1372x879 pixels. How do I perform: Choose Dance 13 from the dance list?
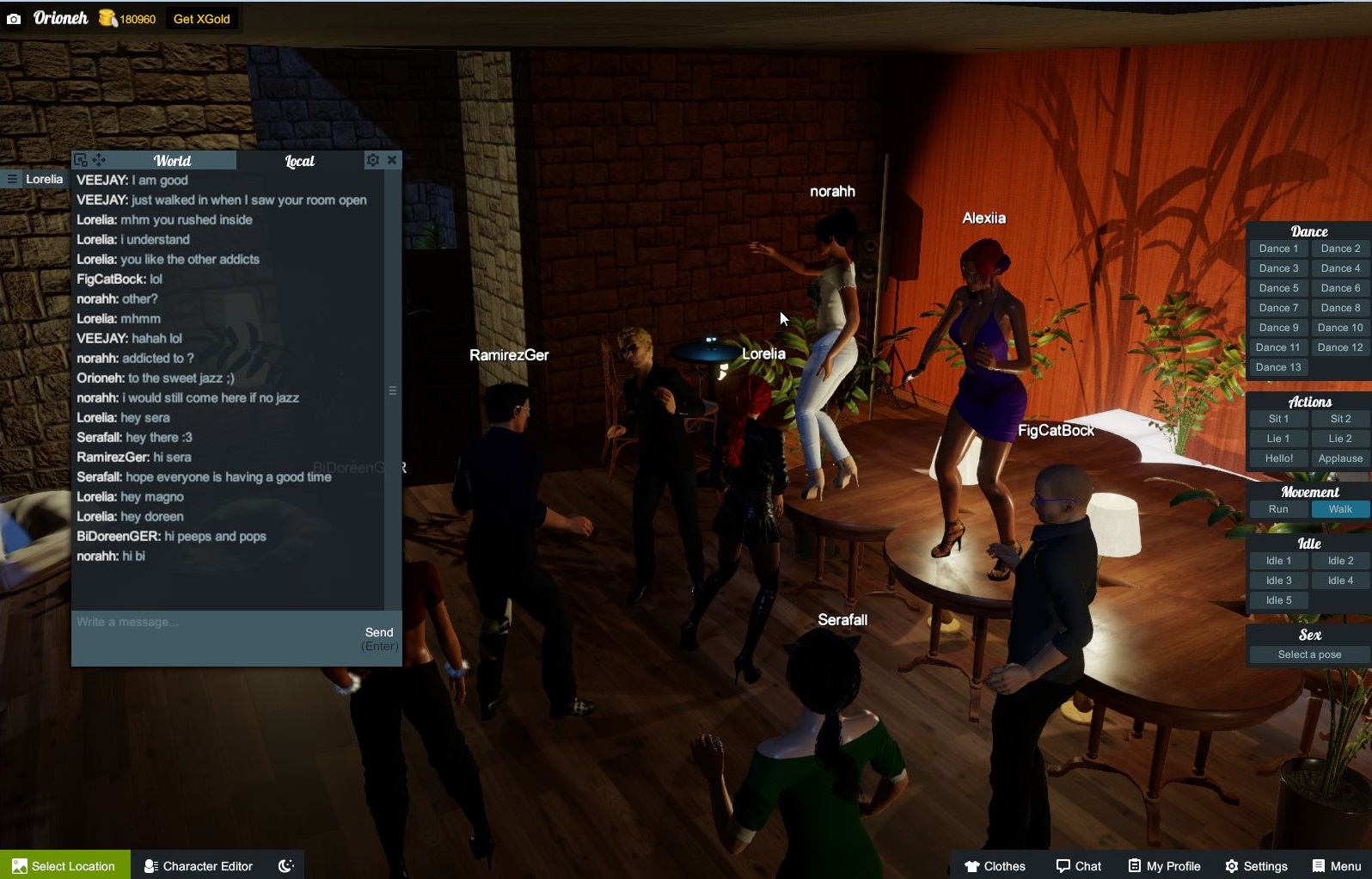[x=1278, y=367]
